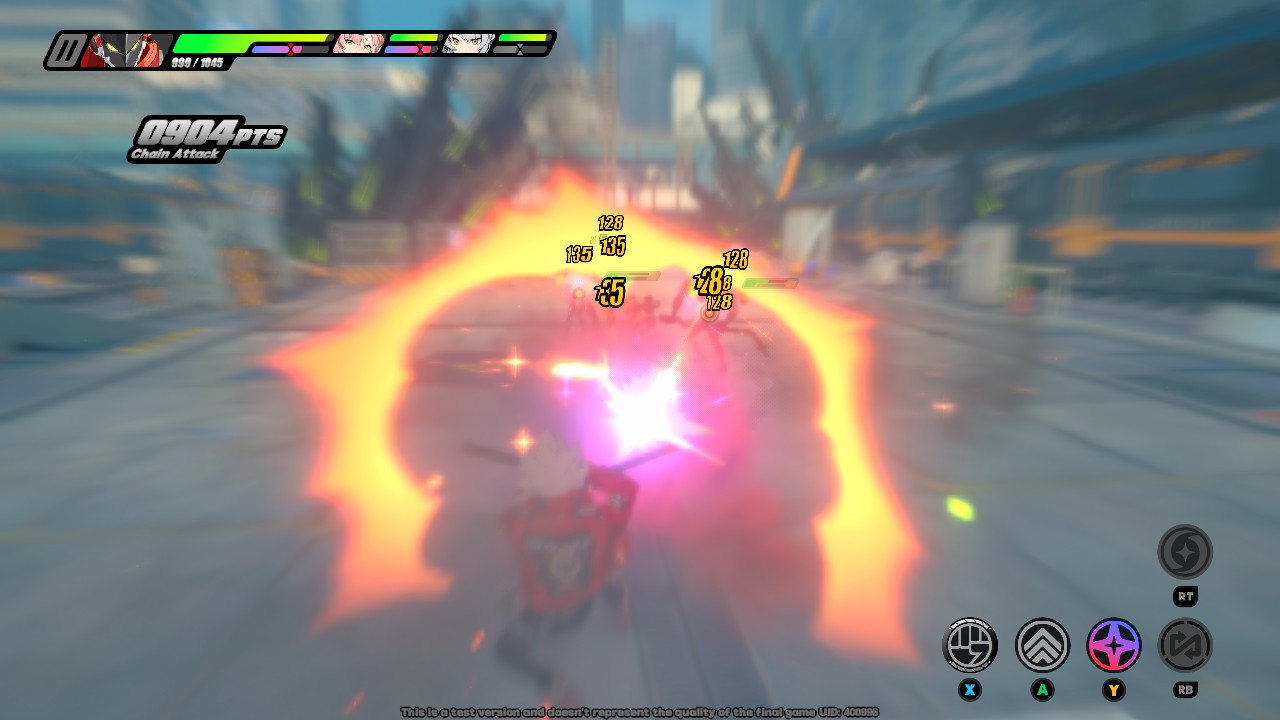Image resolution: width=1280 pixels, height=720 pixels.
Task: Activate the chevron dodge icon
Action: tap(1042, 645)
